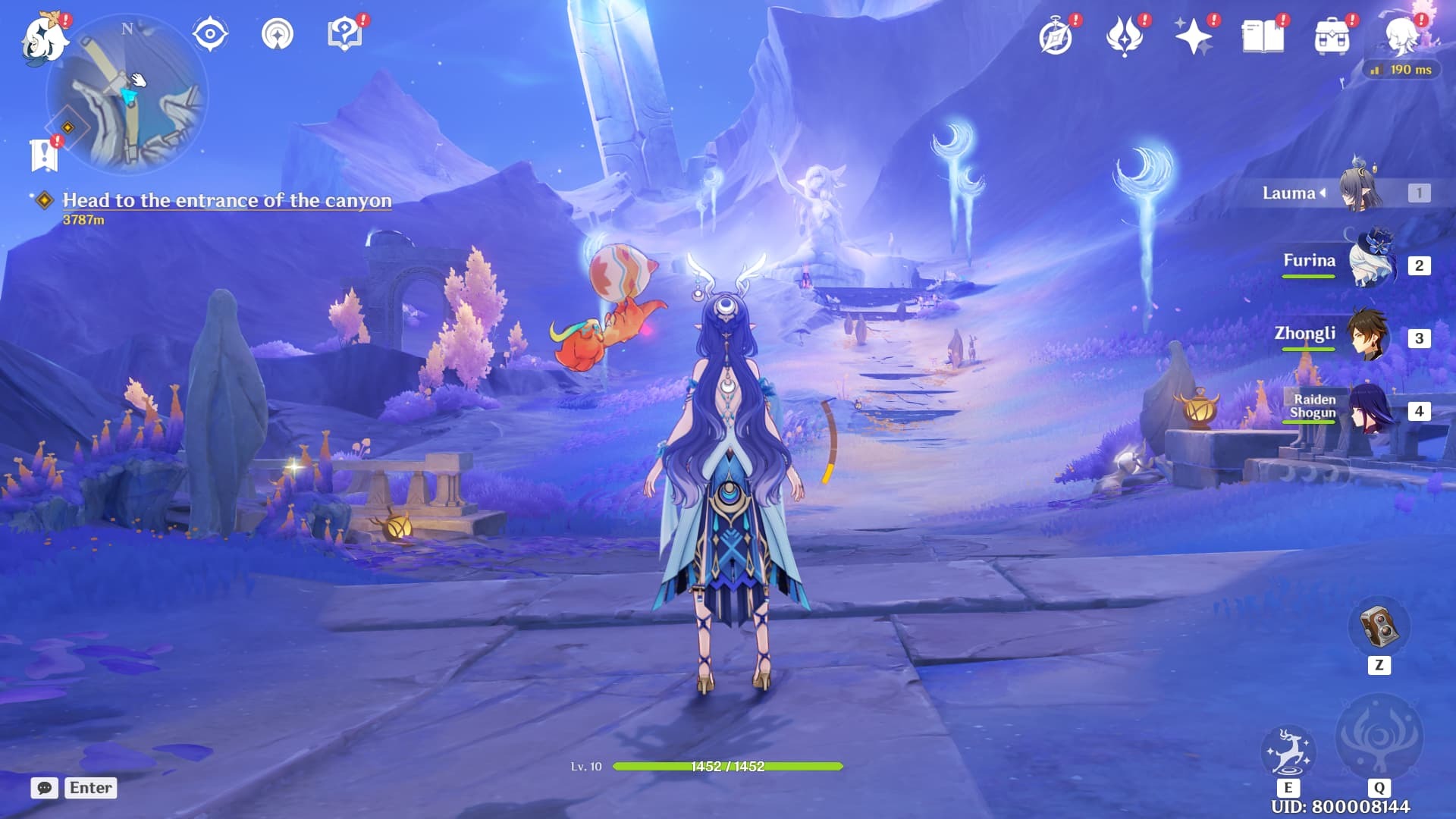This screenshot has height=819, width=1456.
Task: Open the Battle Pass book icon
Action: pyautogui.click(x=1263, y=36)
